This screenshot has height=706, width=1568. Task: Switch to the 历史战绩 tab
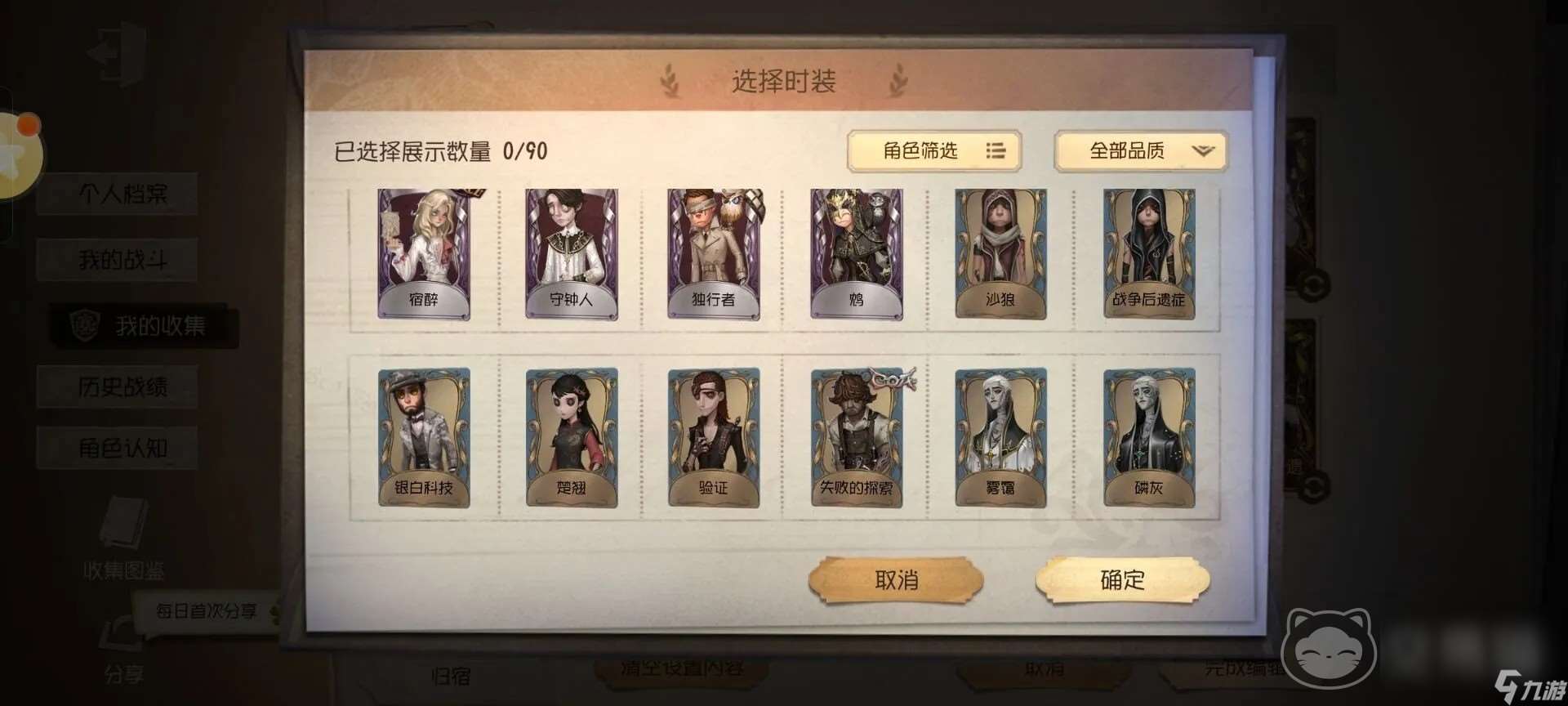pos(118,387)
